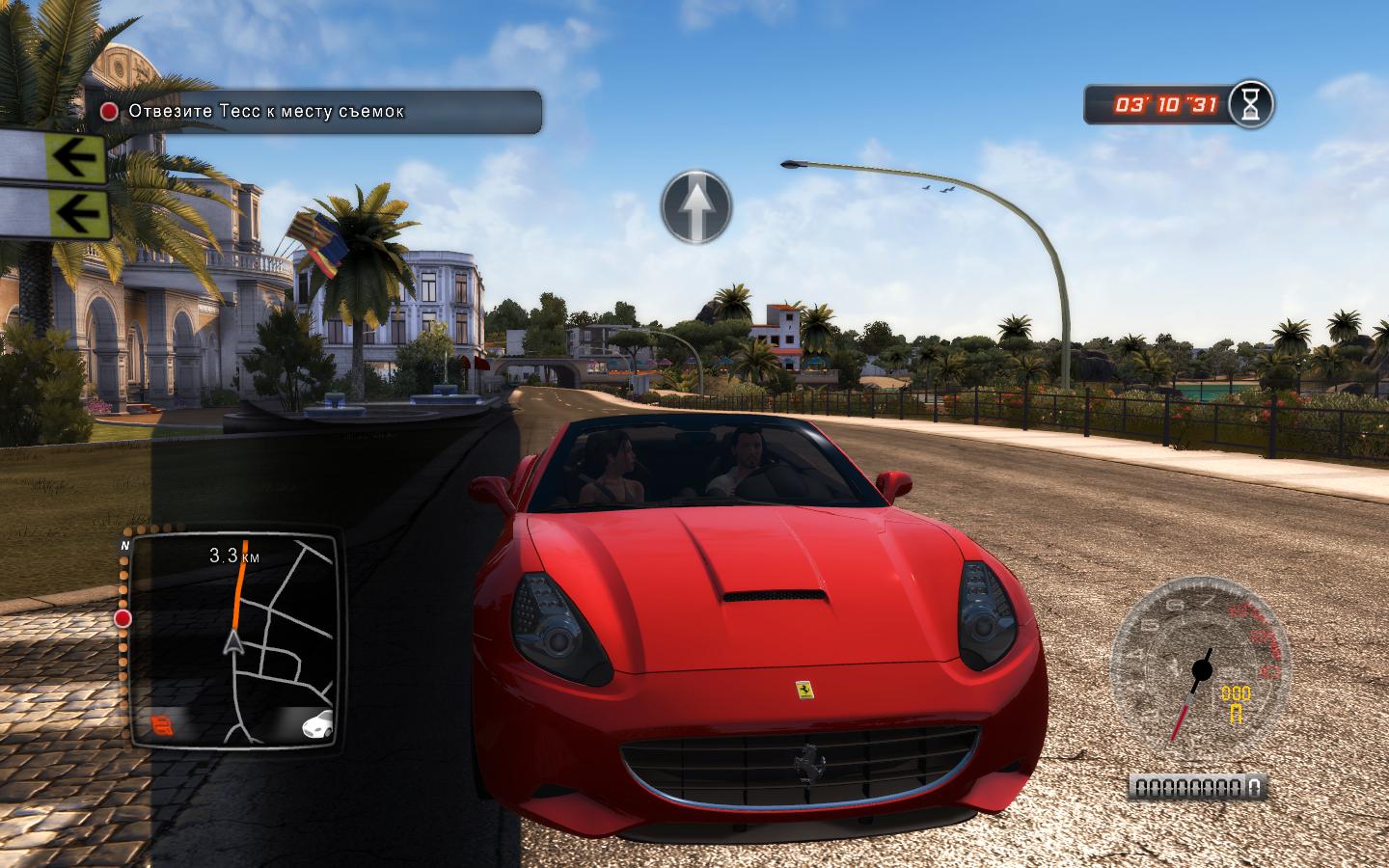The image size is (1389, 868).
Task: Select the navigation direction arrow indicator
Action: coord(696,206)
